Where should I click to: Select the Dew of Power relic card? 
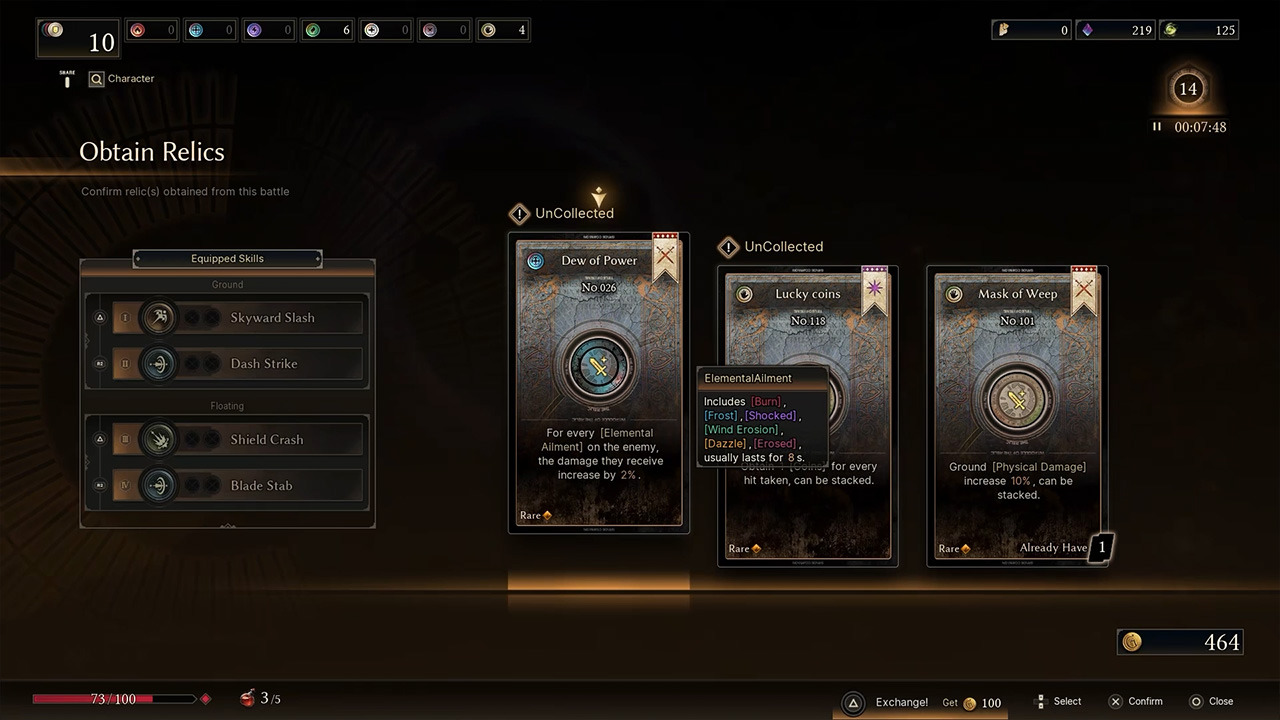coord(598,382)
